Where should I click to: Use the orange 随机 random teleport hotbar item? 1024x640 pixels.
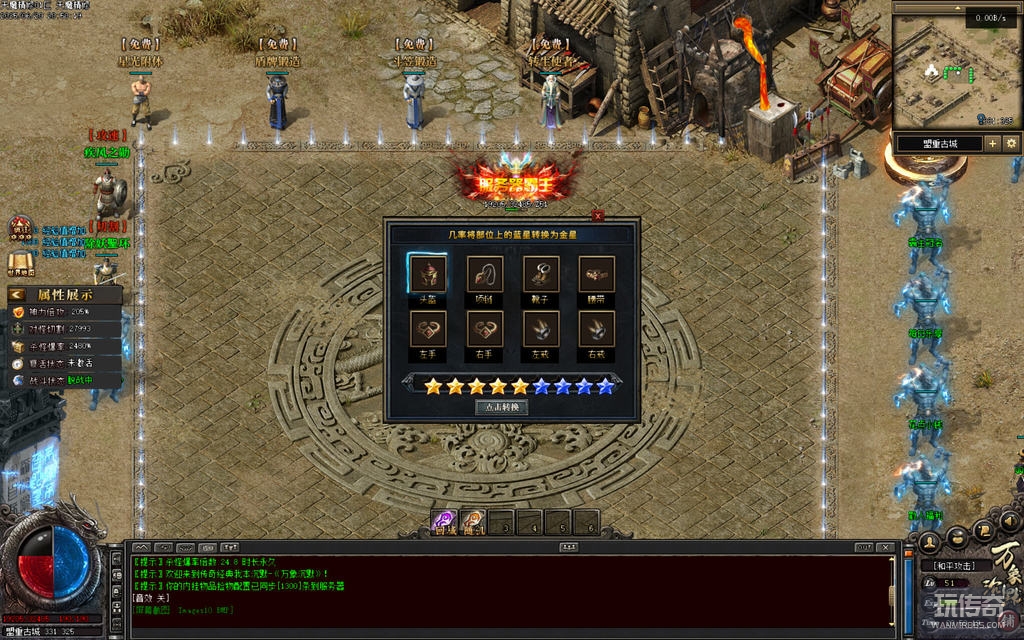473,521
